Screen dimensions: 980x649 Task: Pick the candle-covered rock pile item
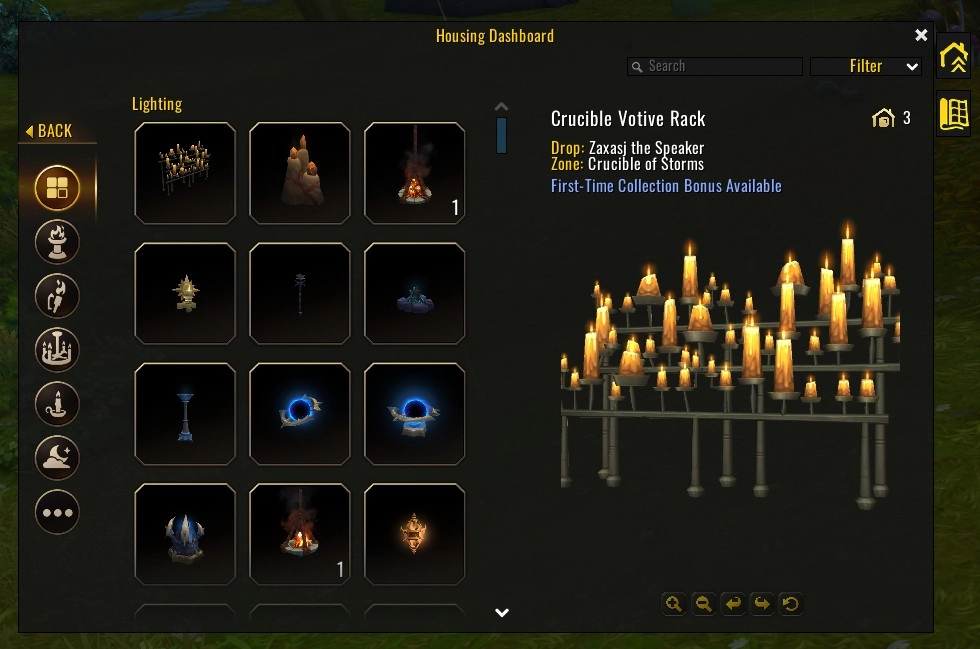[300, 173]
